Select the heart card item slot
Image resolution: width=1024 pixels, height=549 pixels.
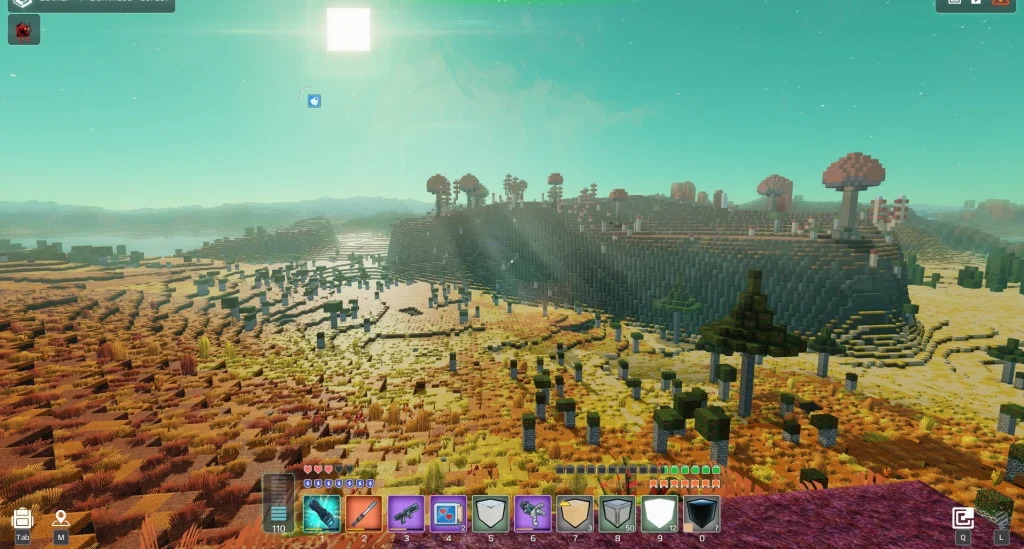click(x=448, y=513)
